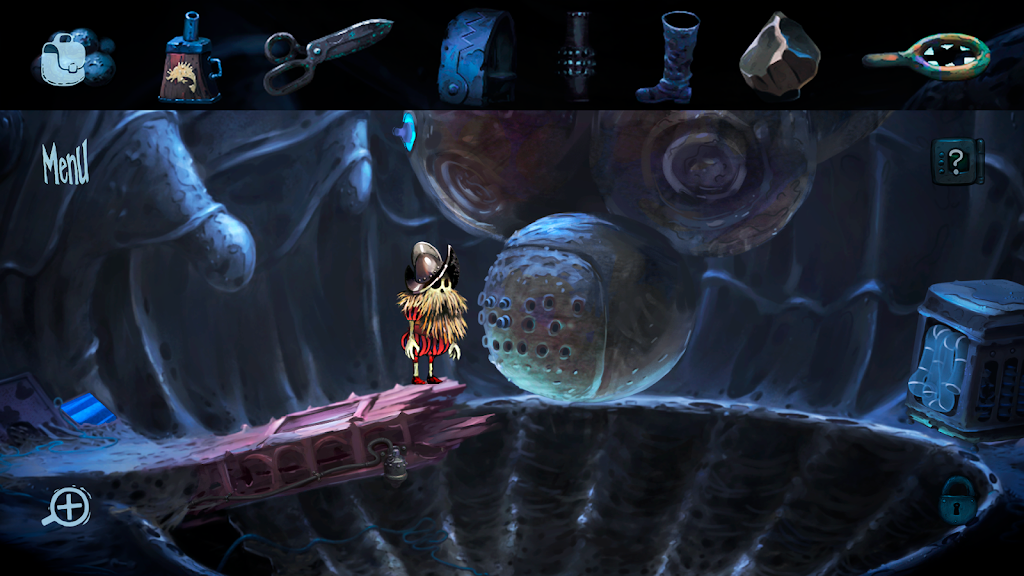Open the Menu
Image resolution: width=1024 pixels, height=576 pixels.
click(66, 164)
